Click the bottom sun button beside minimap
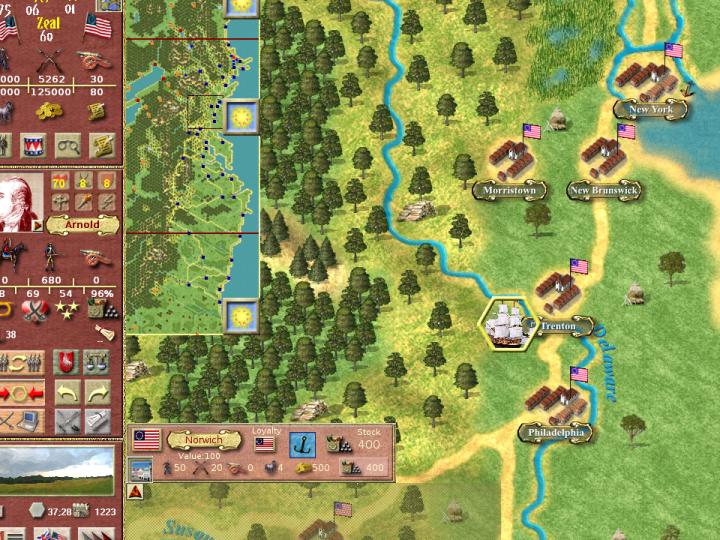Image resolution: width=720 pixels, height=540 pixels. [239, 318]
